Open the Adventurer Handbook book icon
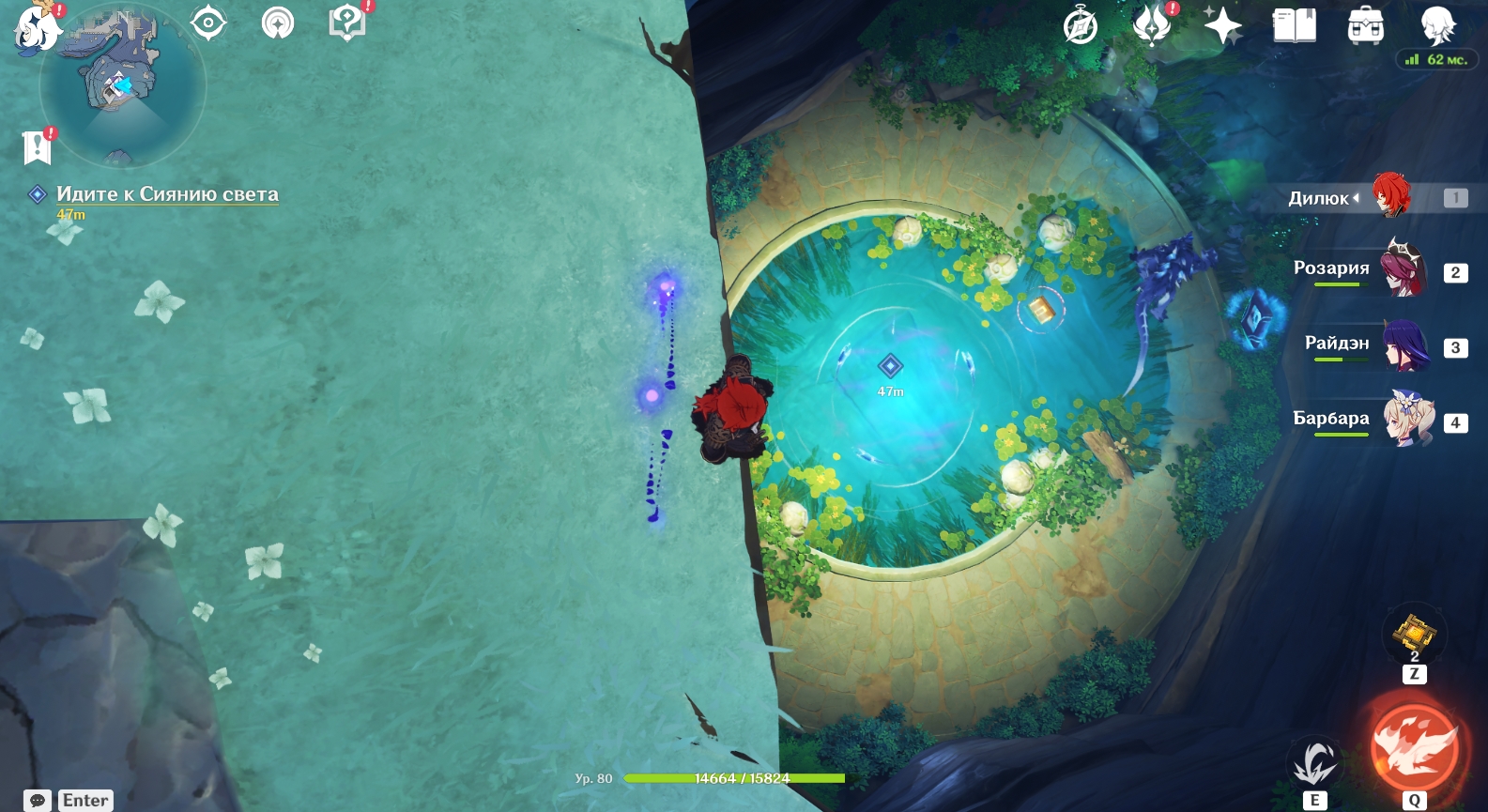 1295,25
